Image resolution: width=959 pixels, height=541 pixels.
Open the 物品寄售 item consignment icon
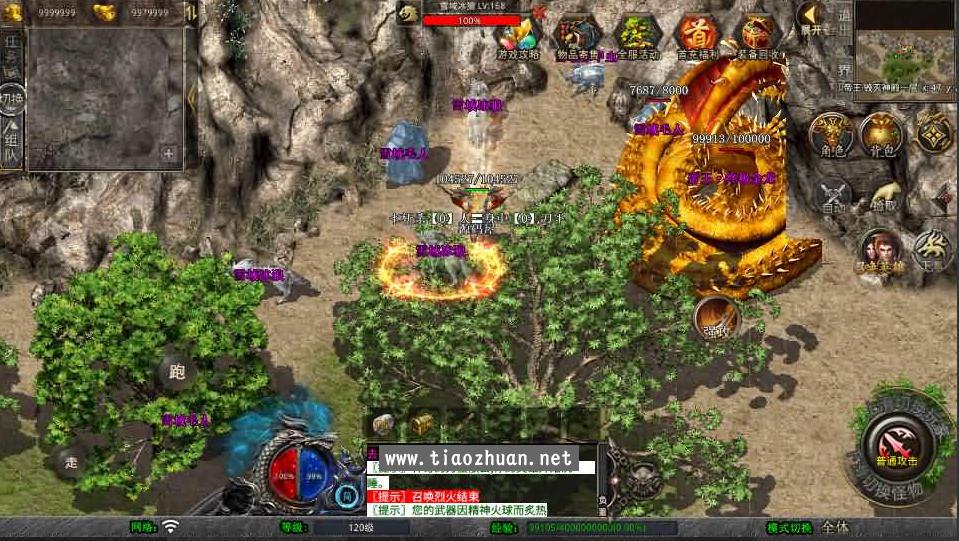click(x=576, y=36)
